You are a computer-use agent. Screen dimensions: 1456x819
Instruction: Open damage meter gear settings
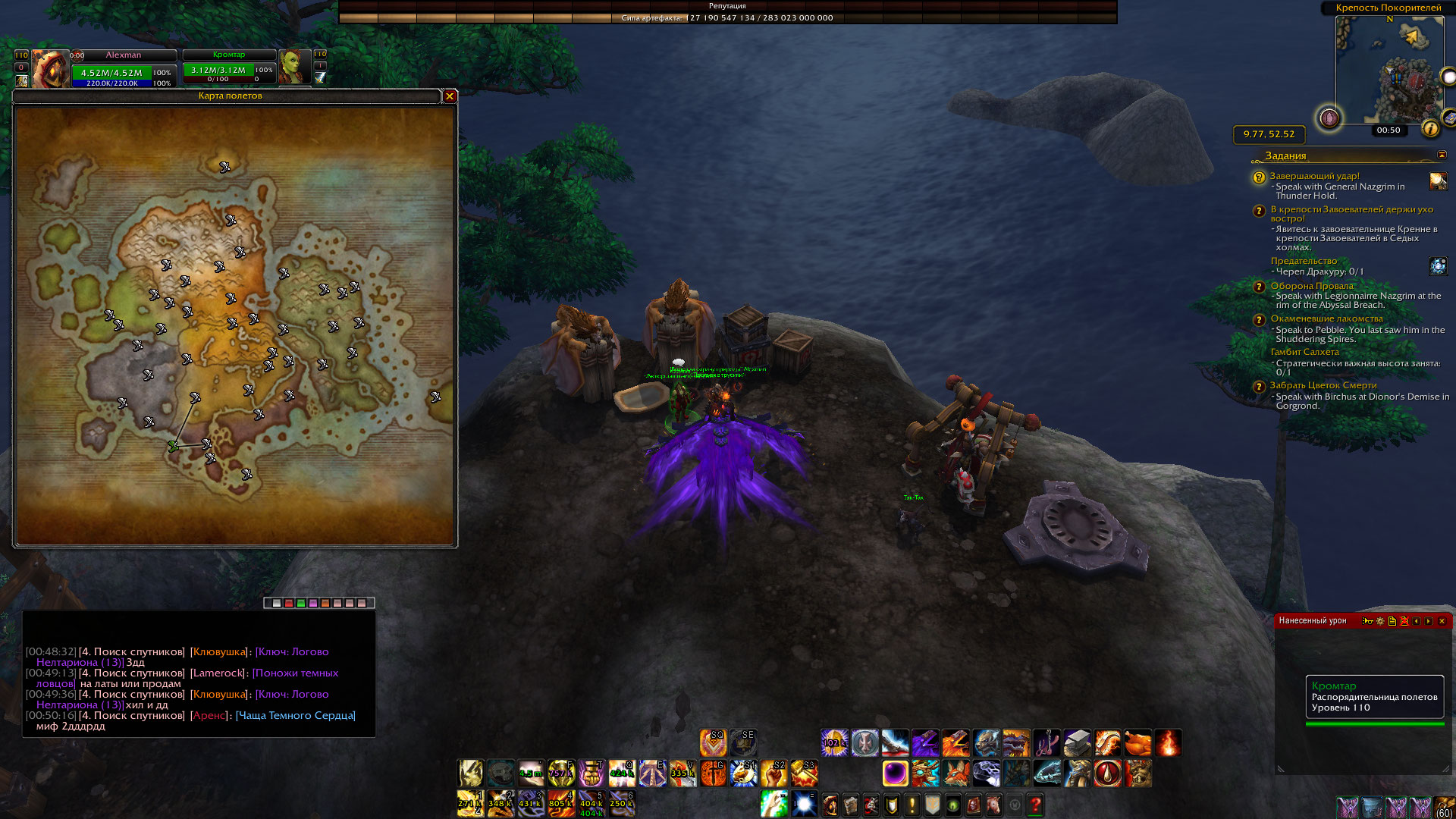coord(1380,621)
